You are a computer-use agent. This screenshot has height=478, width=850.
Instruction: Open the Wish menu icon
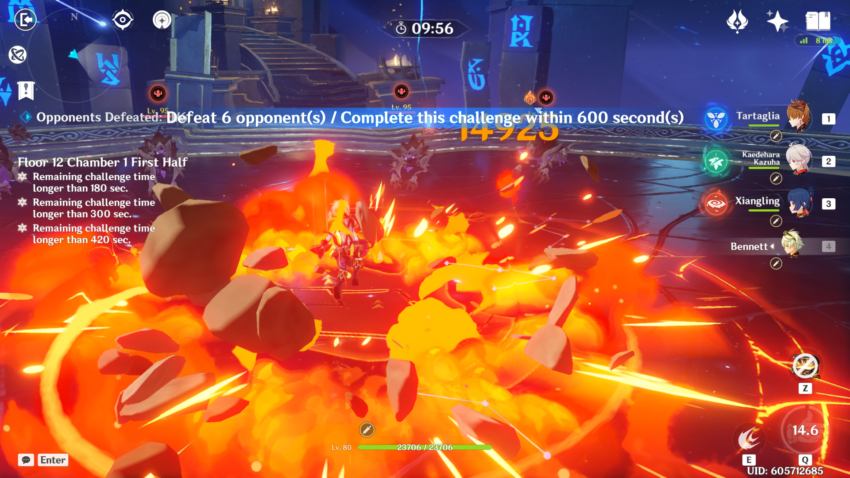point(738,20)
